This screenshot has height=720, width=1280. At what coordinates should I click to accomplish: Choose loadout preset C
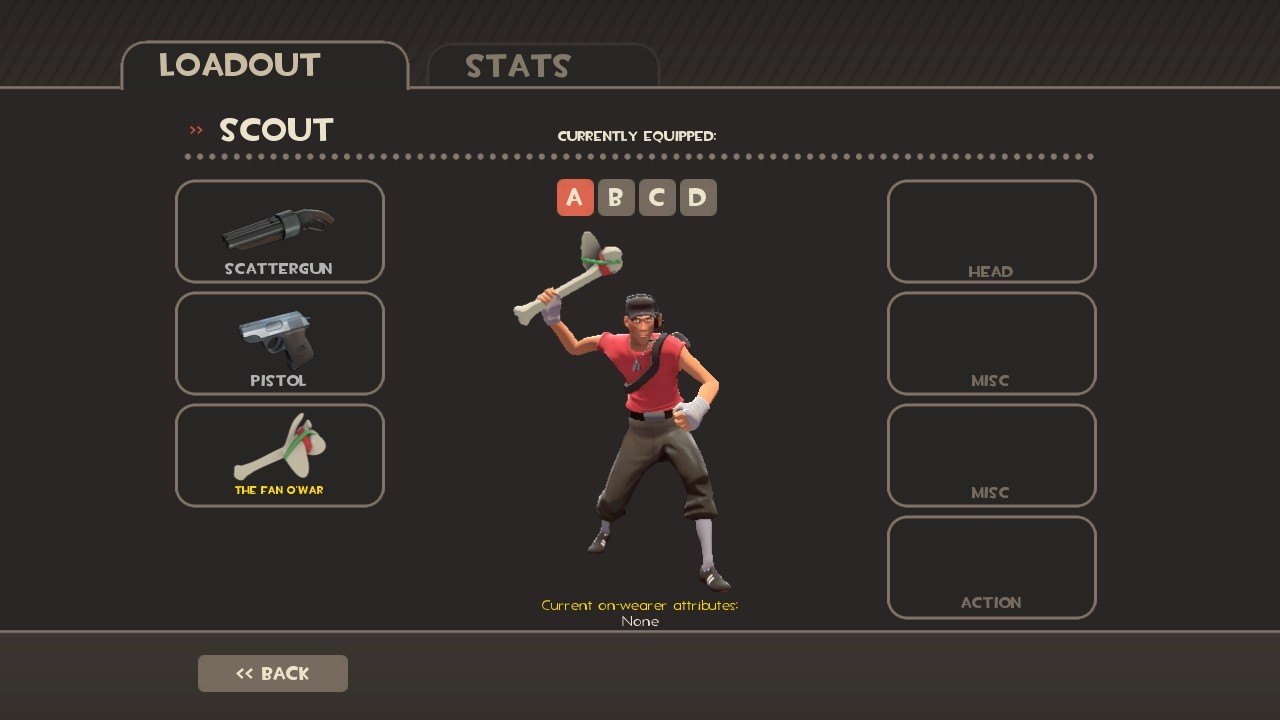tap(656, 198)
